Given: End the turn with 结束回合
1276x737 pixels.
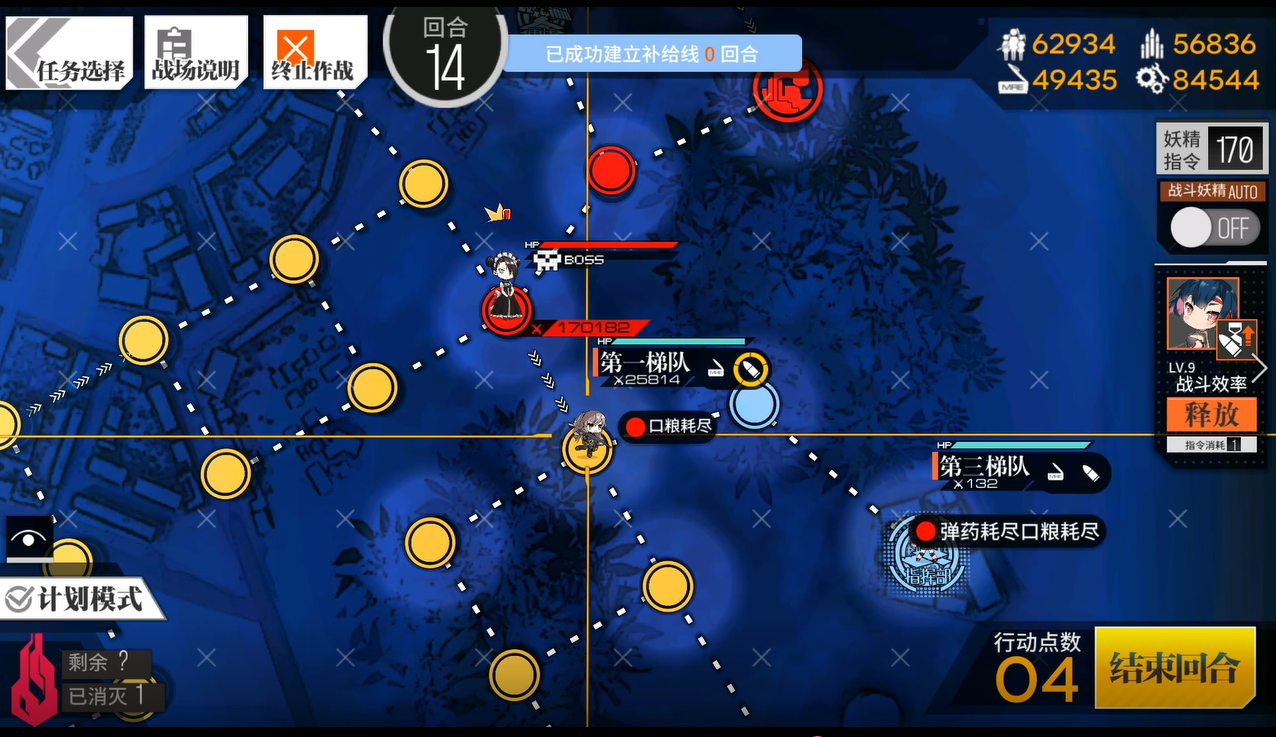Looking at the screenshot, I should click(1174, 667).
